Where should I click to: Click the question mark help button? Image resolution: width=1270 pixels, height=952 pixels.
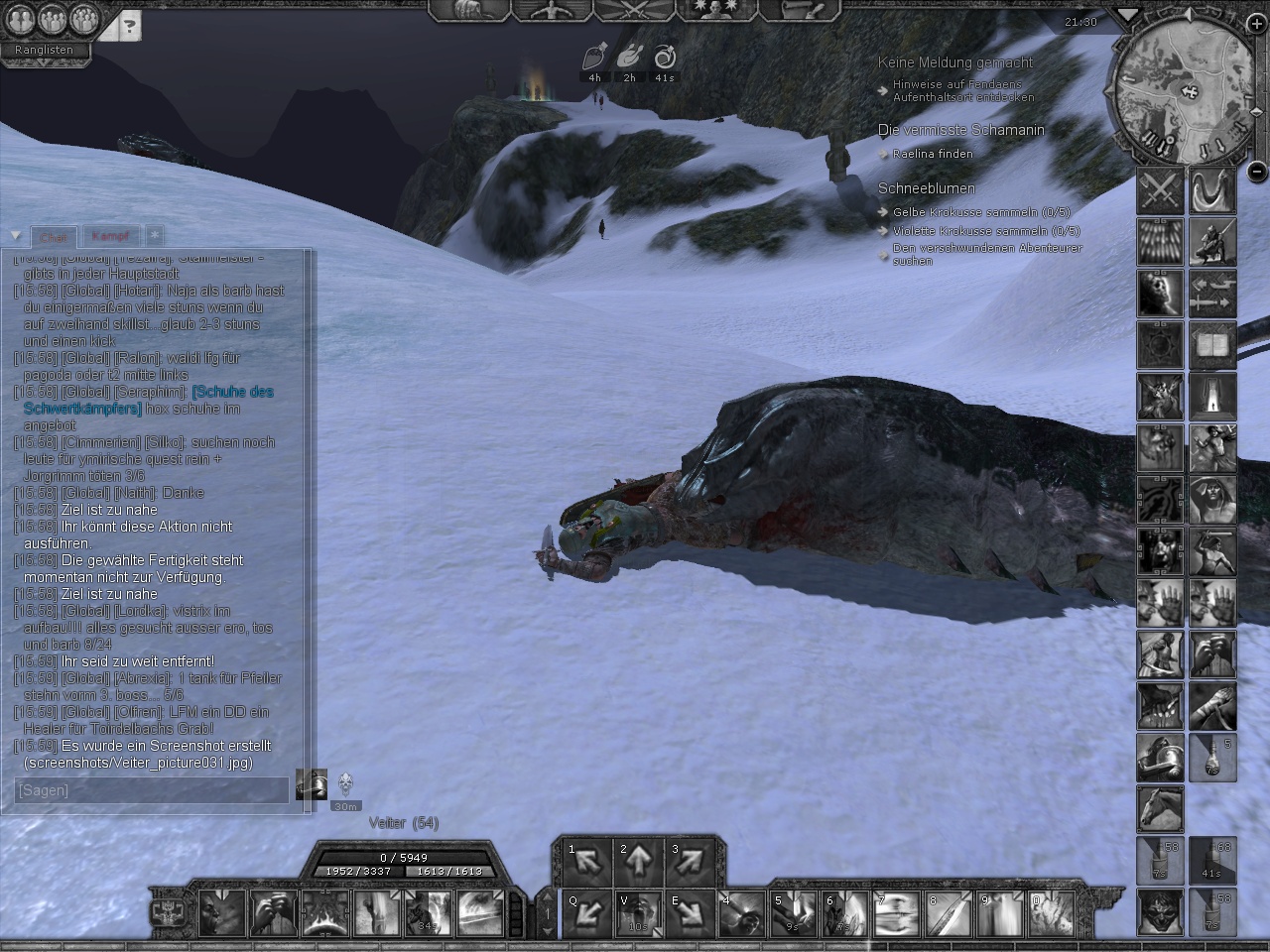click(x=129, y=27)
